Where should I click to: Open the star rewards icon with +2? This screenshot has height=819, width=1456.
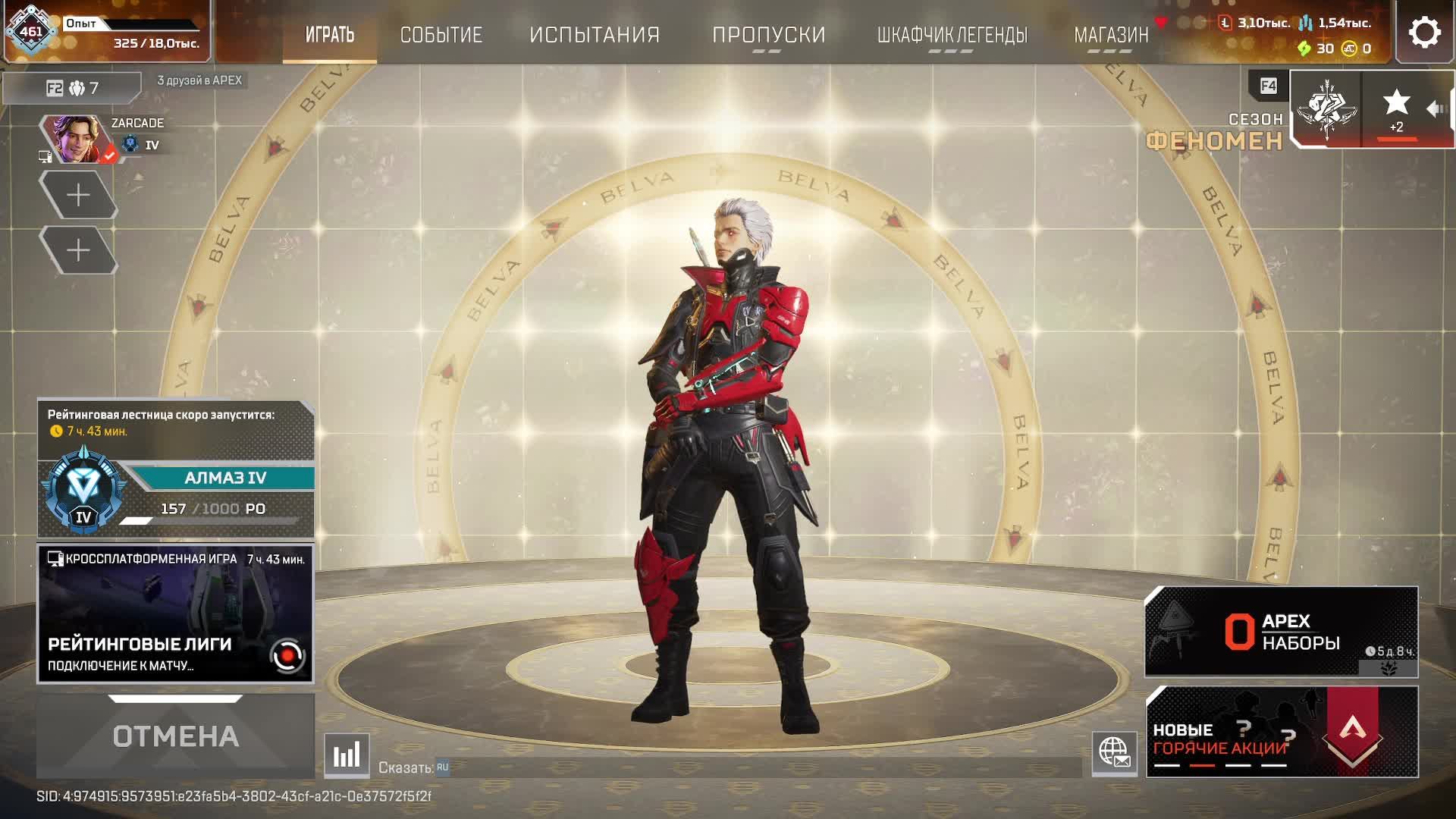click(1396, 110)
